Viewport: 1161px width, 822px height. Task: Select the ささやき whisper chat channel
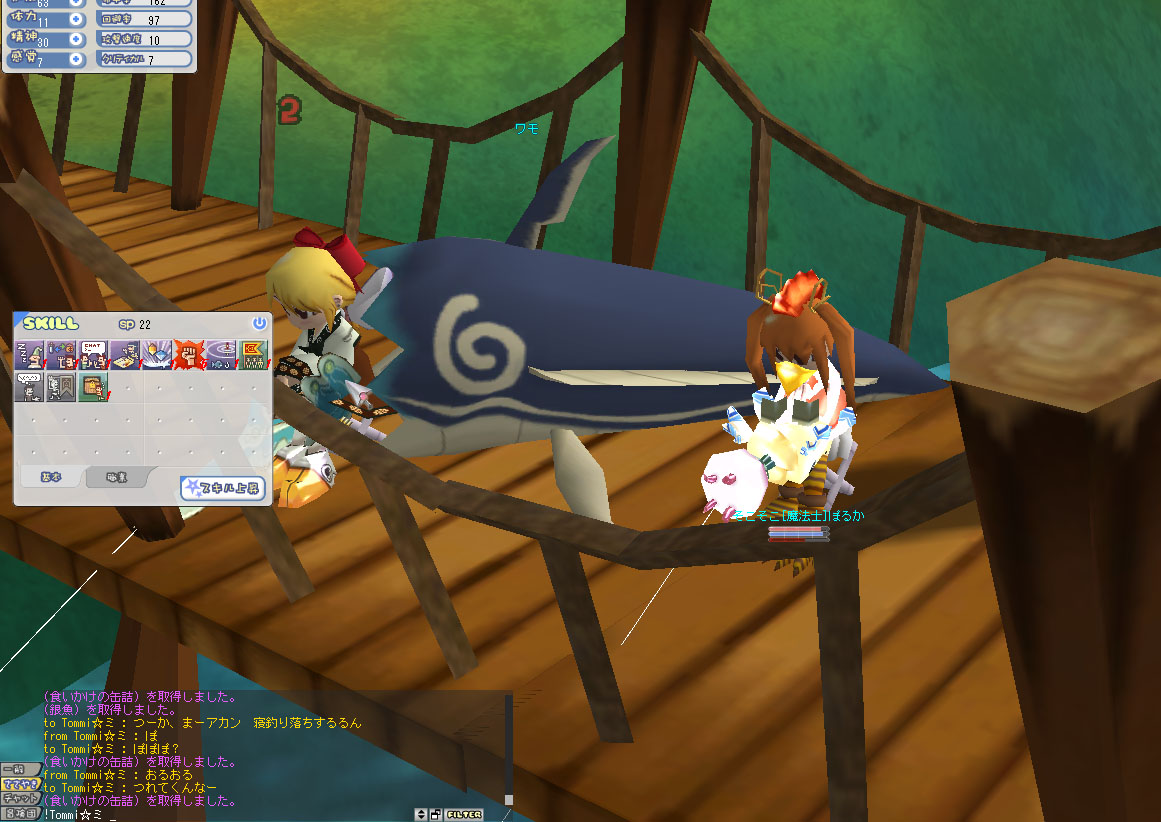click(x=20, y=784)
